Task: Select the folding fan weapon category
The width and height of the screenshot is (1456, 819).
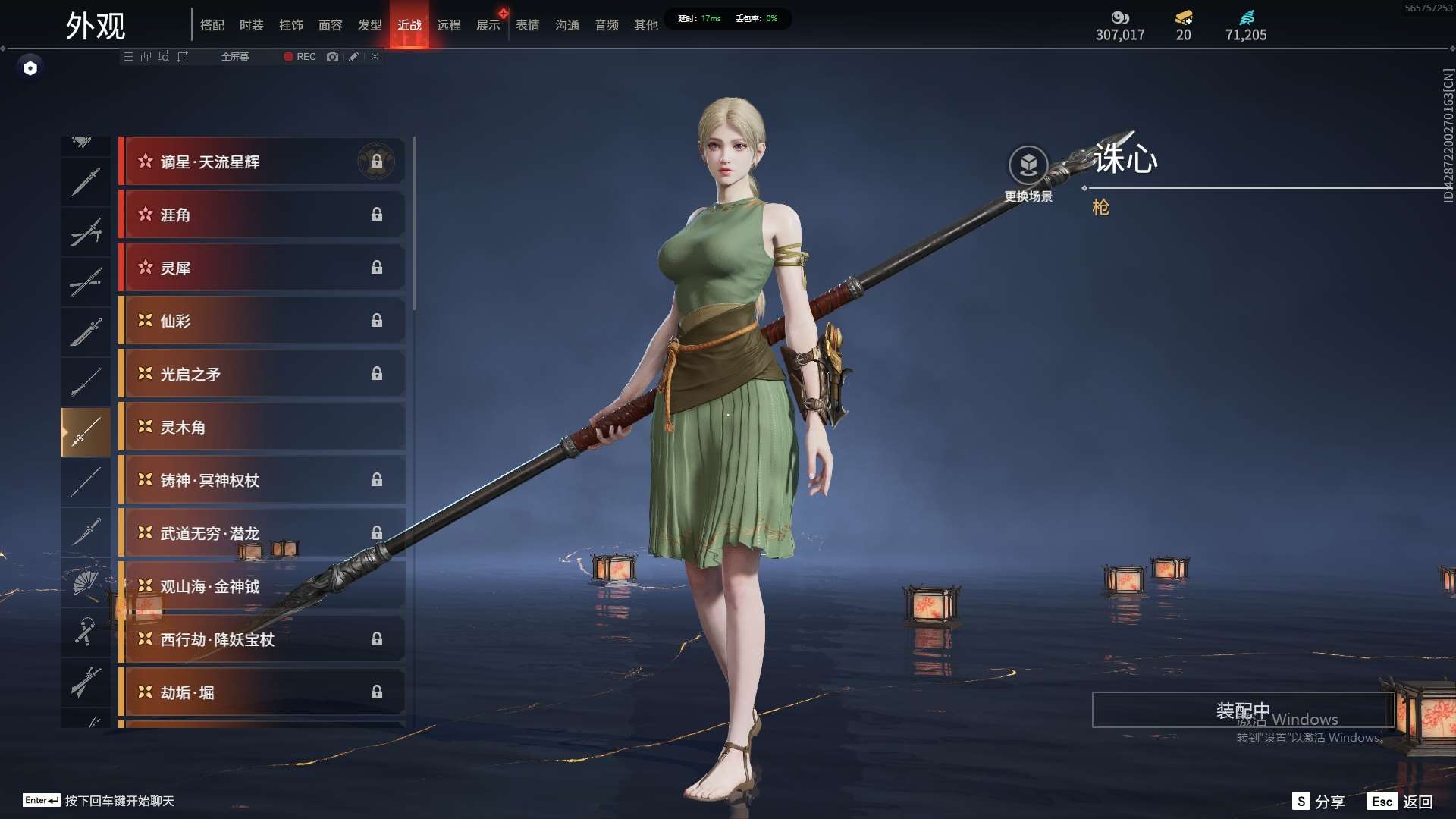Action: pyautogui.click(x=86, y=582)
